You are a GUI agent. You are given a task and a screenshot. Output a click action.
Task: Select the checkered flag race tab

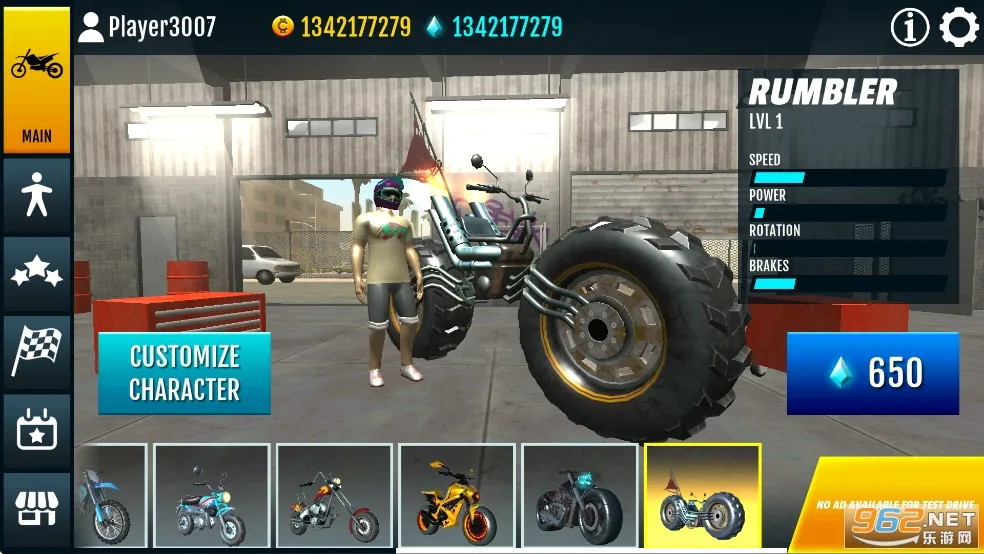click(36, 352)
